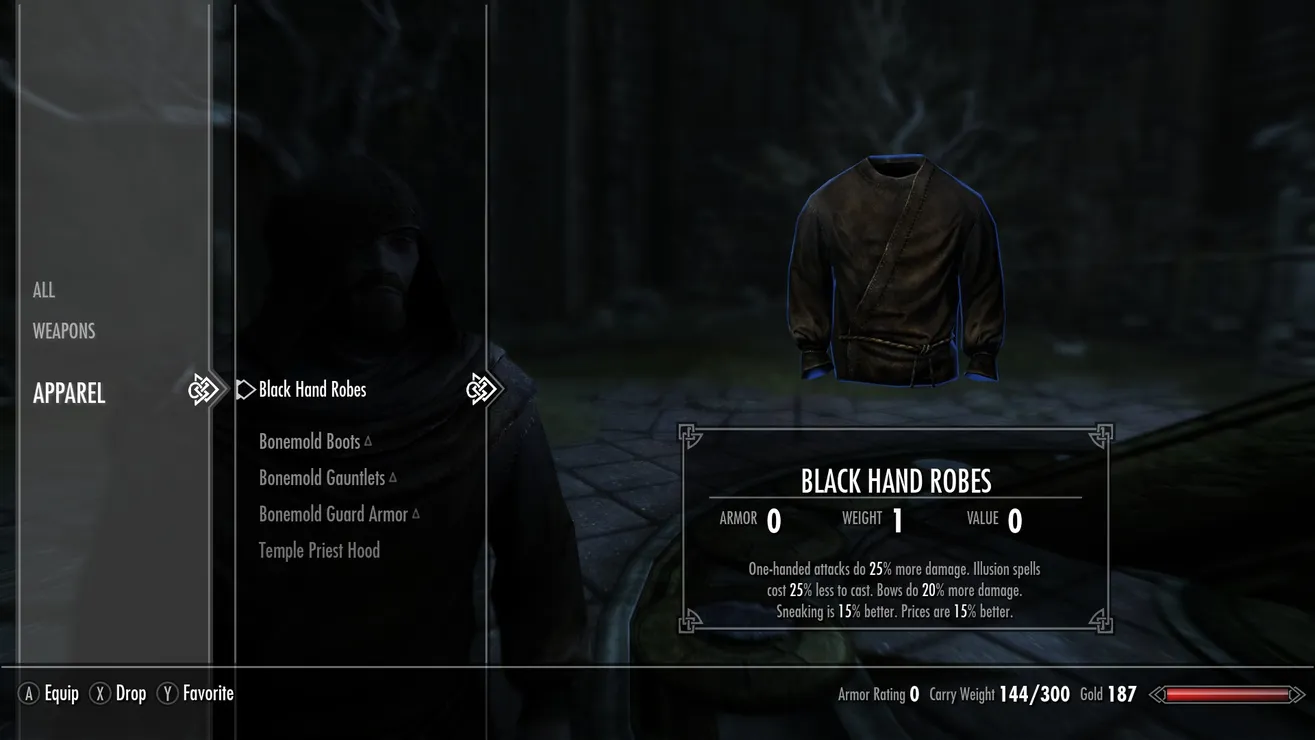This screenshot has width=1315, height=740.
Task: Highlight Bonemold Guard Armor entry
Action: (333, 514)
